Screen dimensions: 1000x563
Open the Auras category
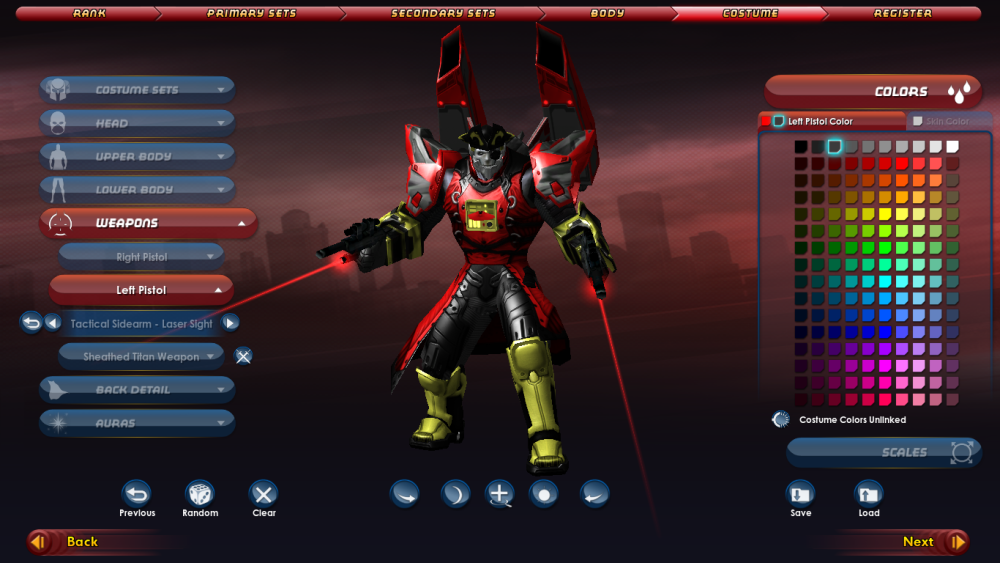tap(137, 423)
